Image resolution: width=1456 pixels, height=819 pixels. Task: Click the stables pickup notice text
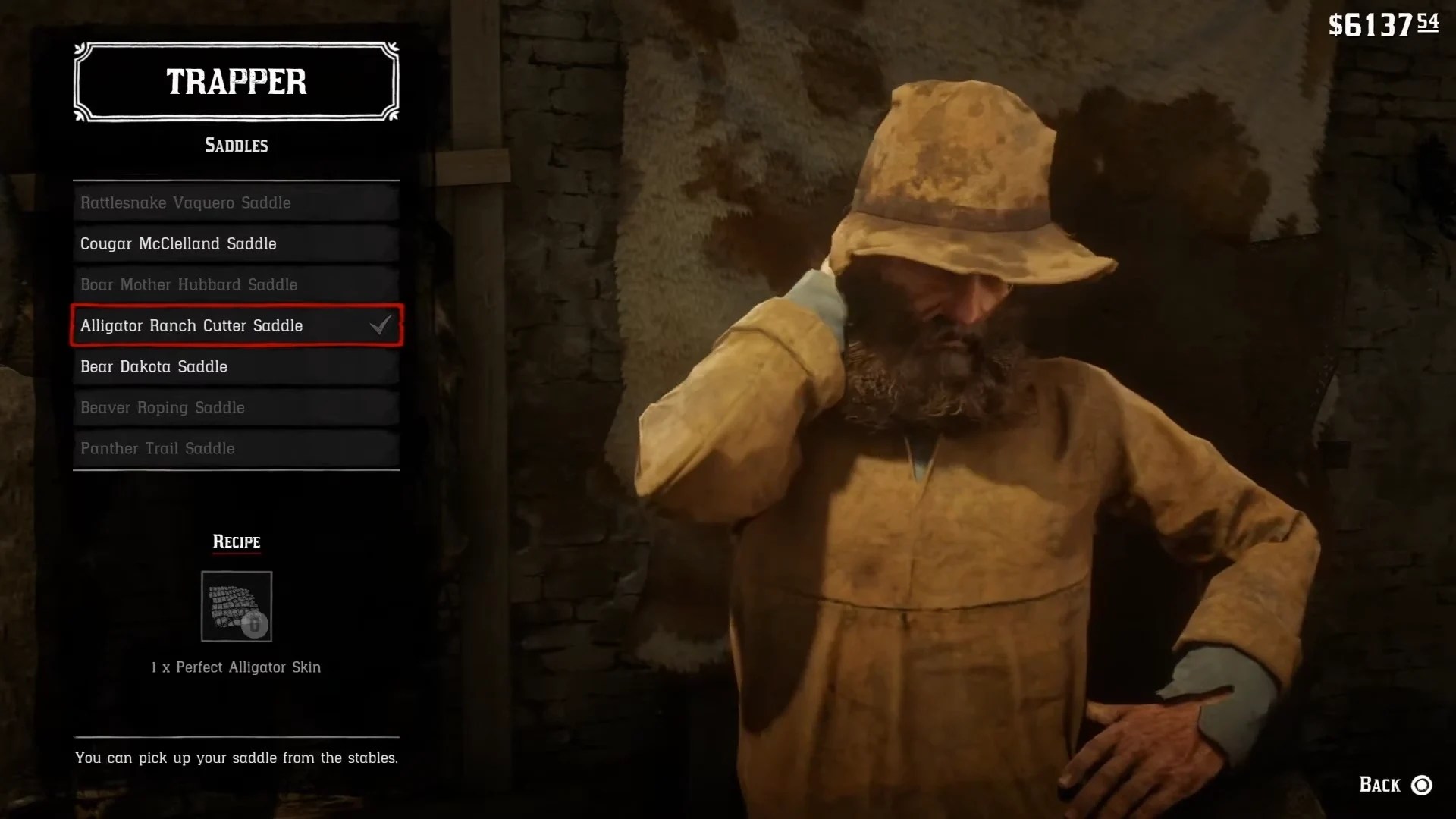click(236, 757)
